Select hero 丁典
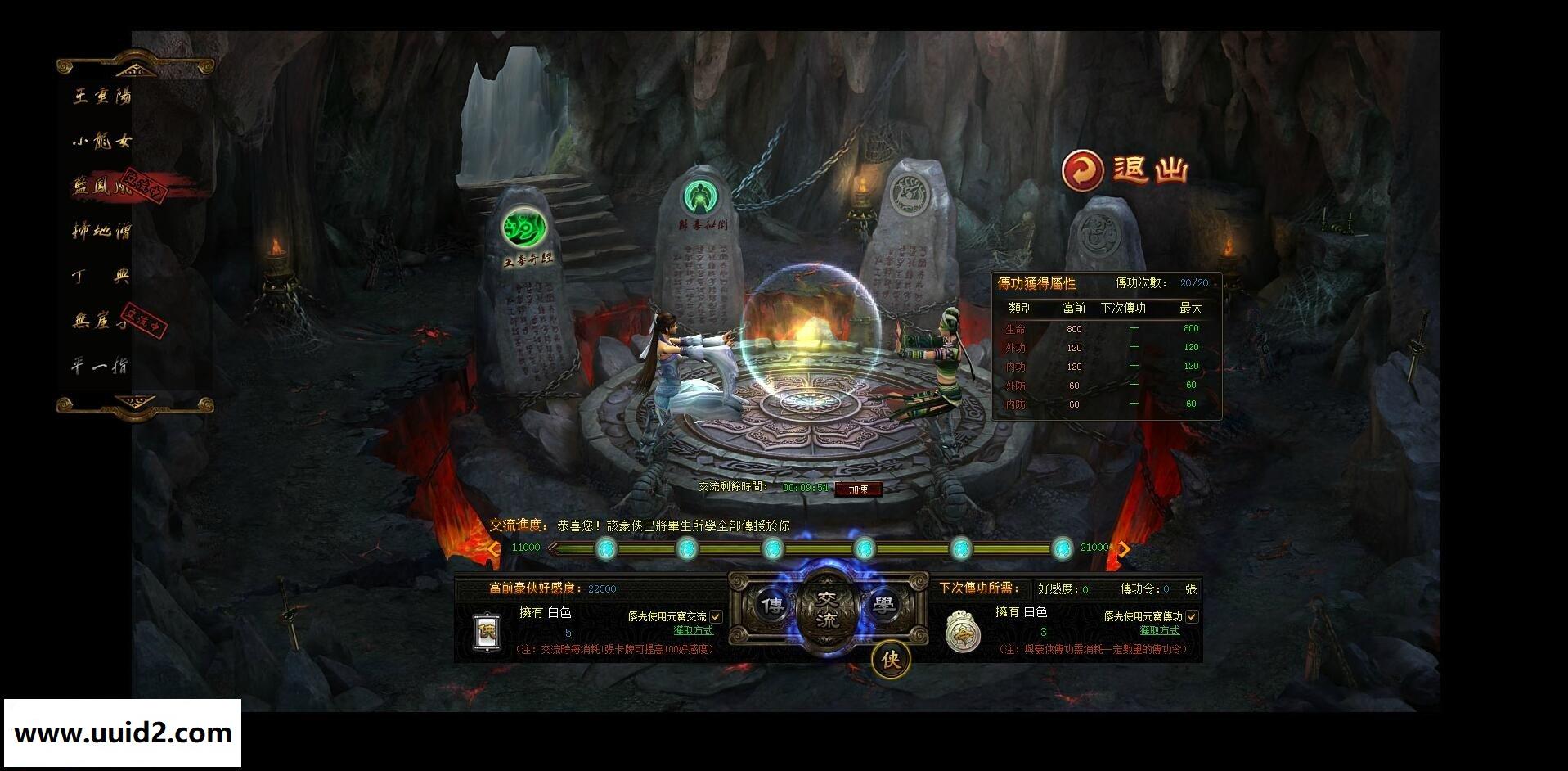Screen dimensions: 1568x771 [102, 276]
